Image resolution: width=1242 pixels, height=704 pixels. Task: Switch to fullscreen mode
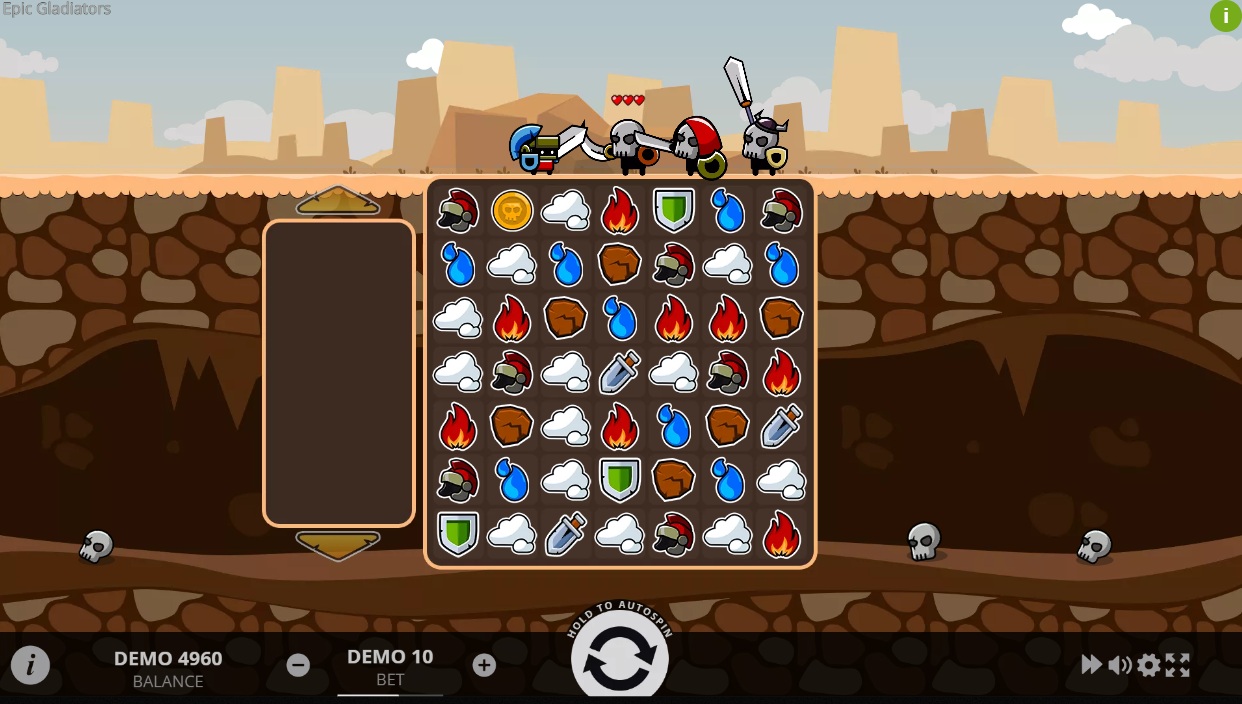[x=1178, y=665]
